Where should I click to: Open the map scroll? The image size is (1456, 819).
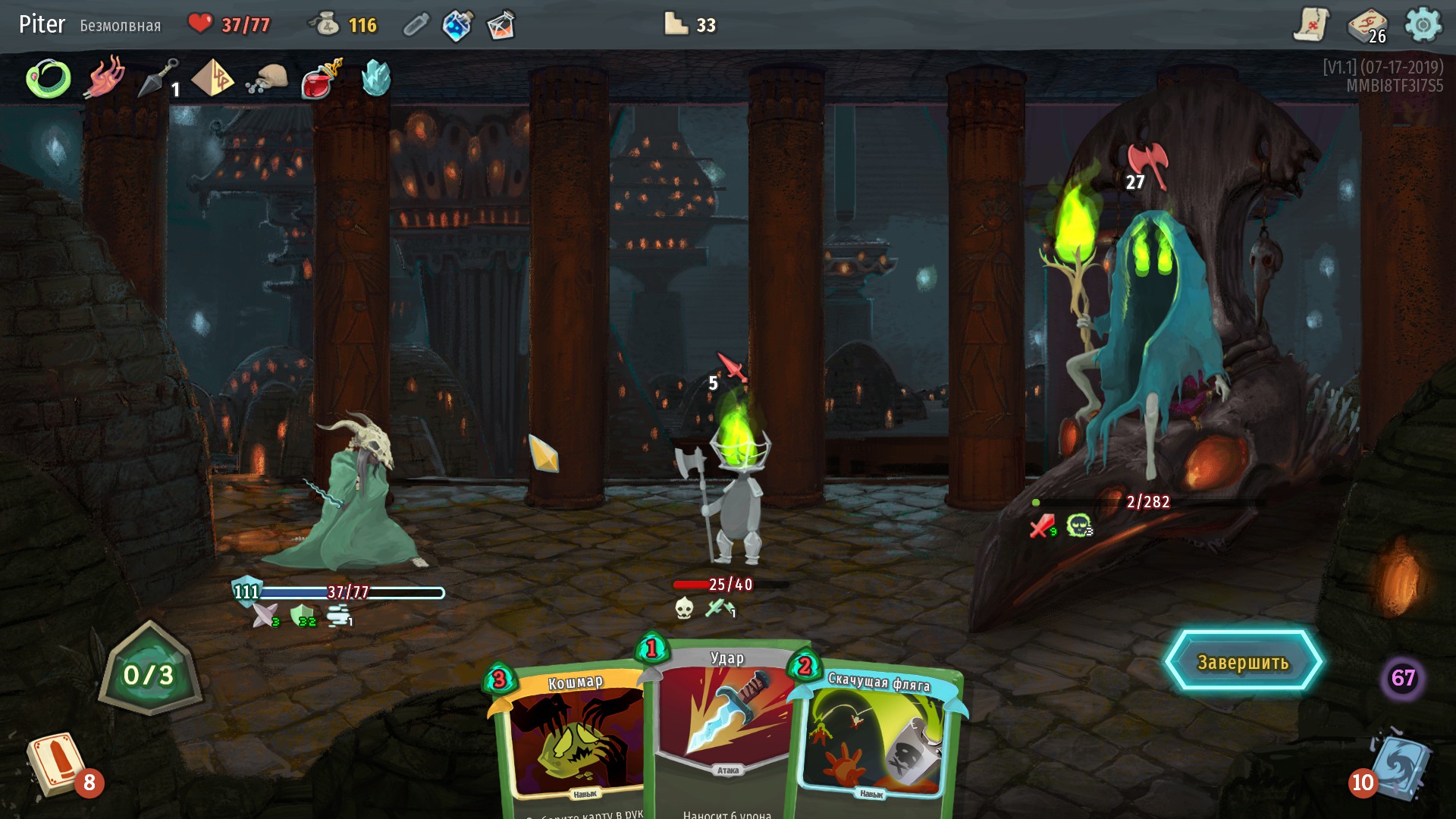(1310, 25)
